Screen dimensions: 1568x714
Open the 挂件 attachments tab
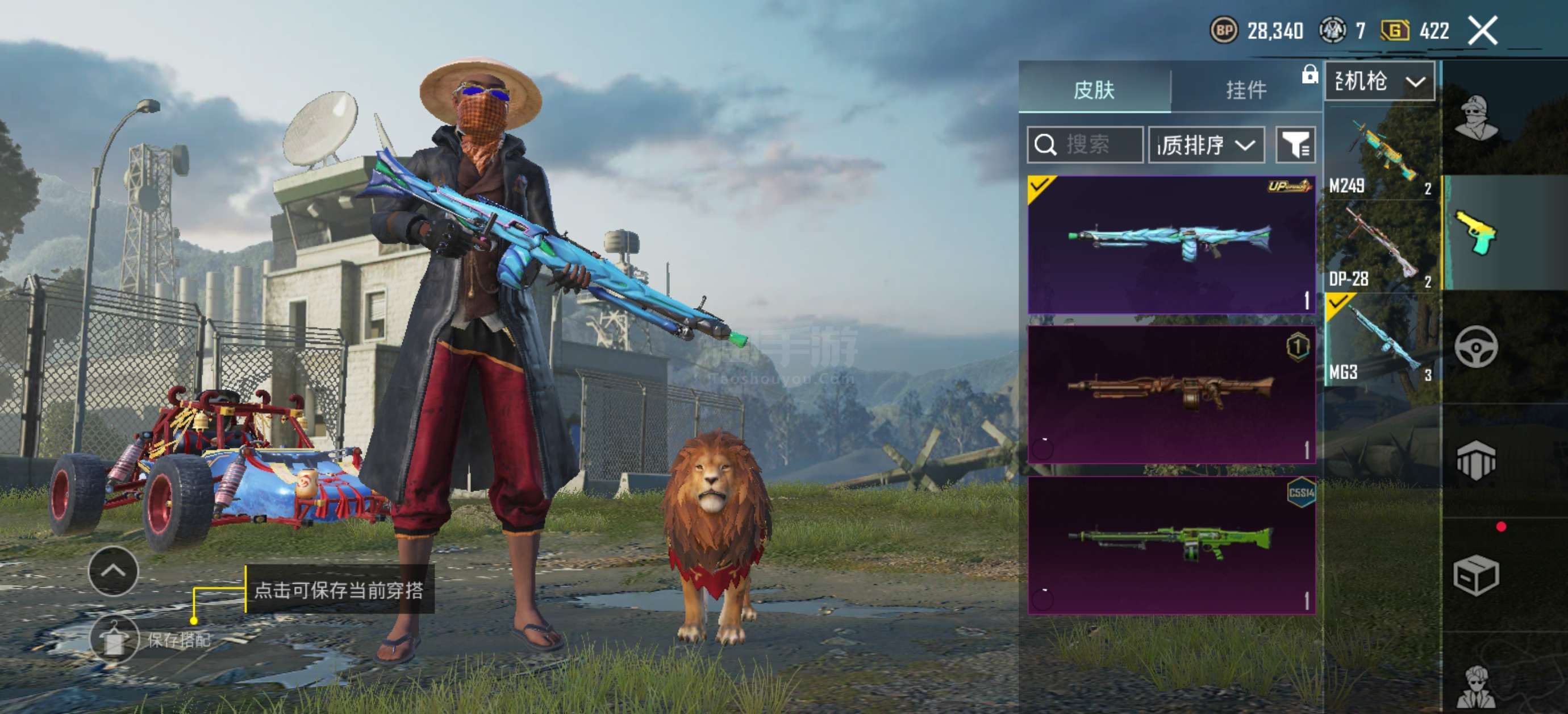pyautogui.click(x=1245, y=90)
